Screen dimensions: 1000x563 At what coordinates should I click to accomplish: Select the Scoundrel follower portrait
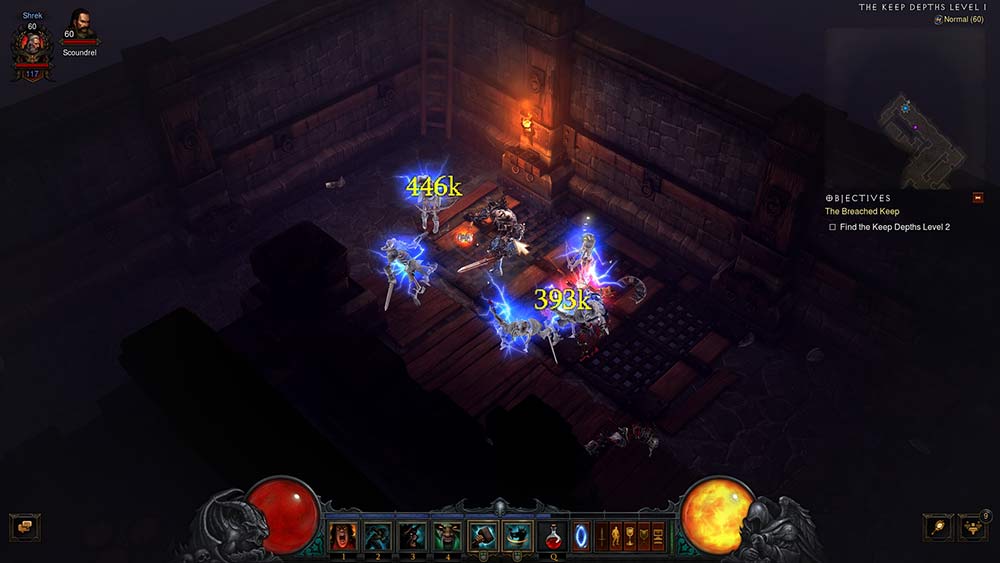[79, 25]
